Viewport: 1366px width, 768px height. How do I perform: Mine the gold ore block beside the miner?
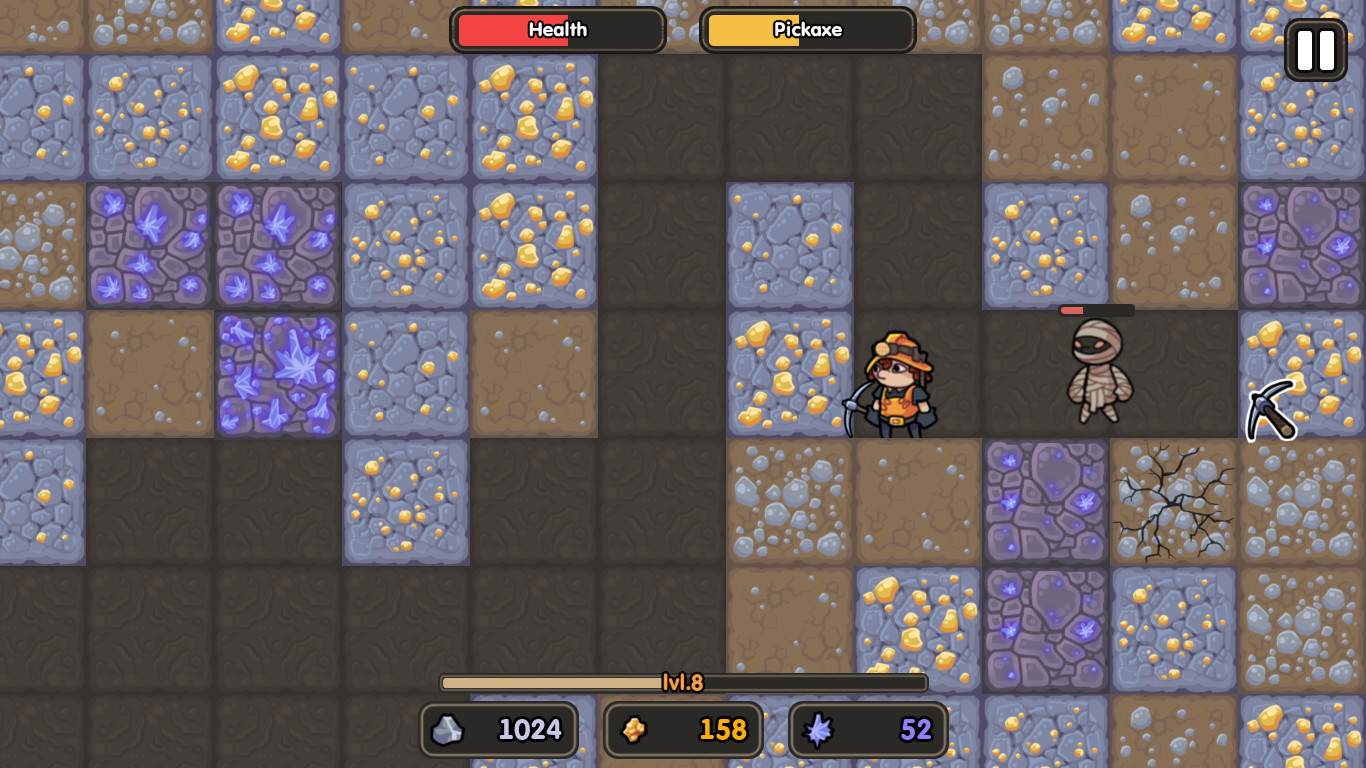789,372
